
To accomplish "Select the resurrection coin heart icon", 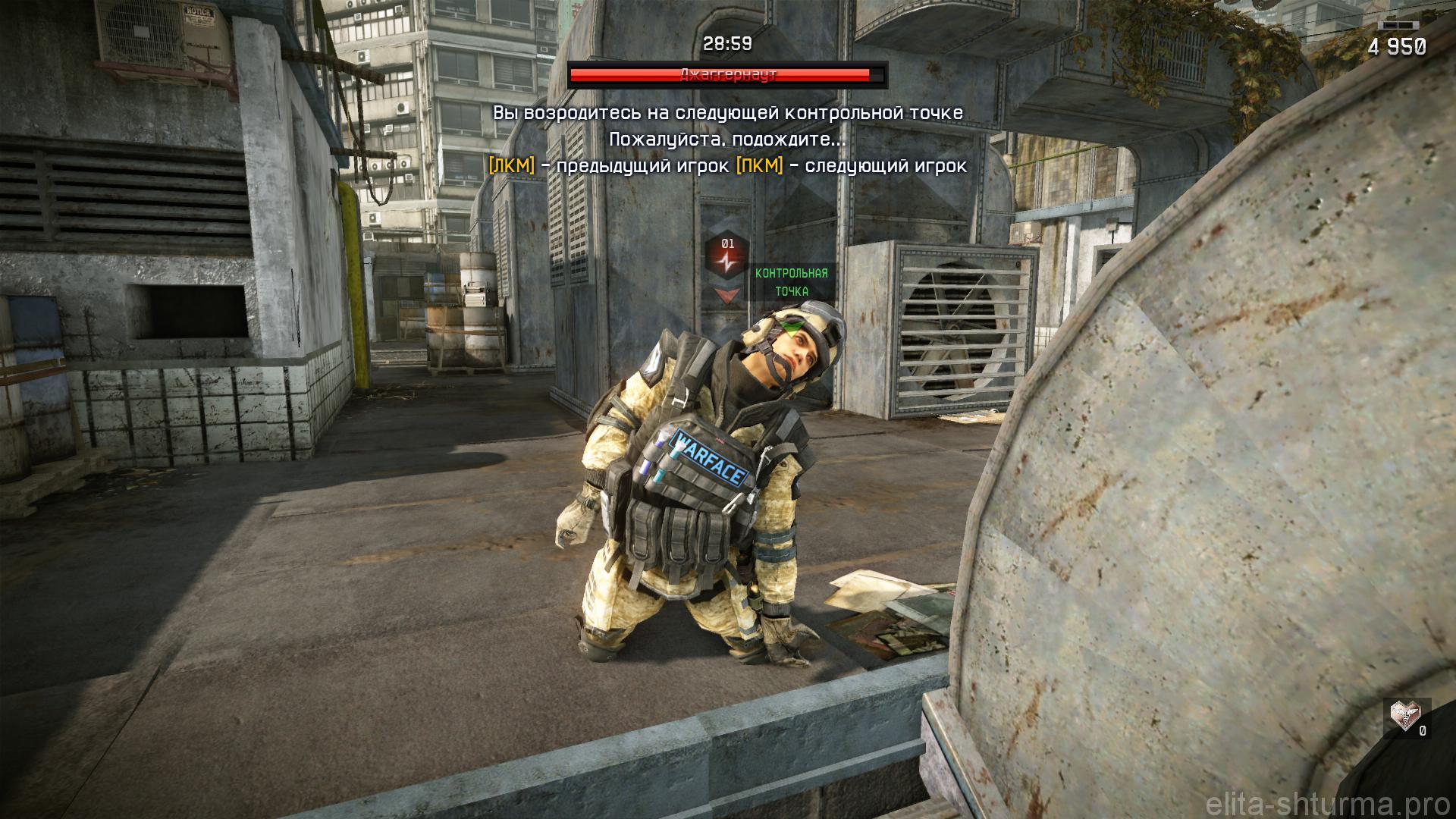I will [1402, 715].
